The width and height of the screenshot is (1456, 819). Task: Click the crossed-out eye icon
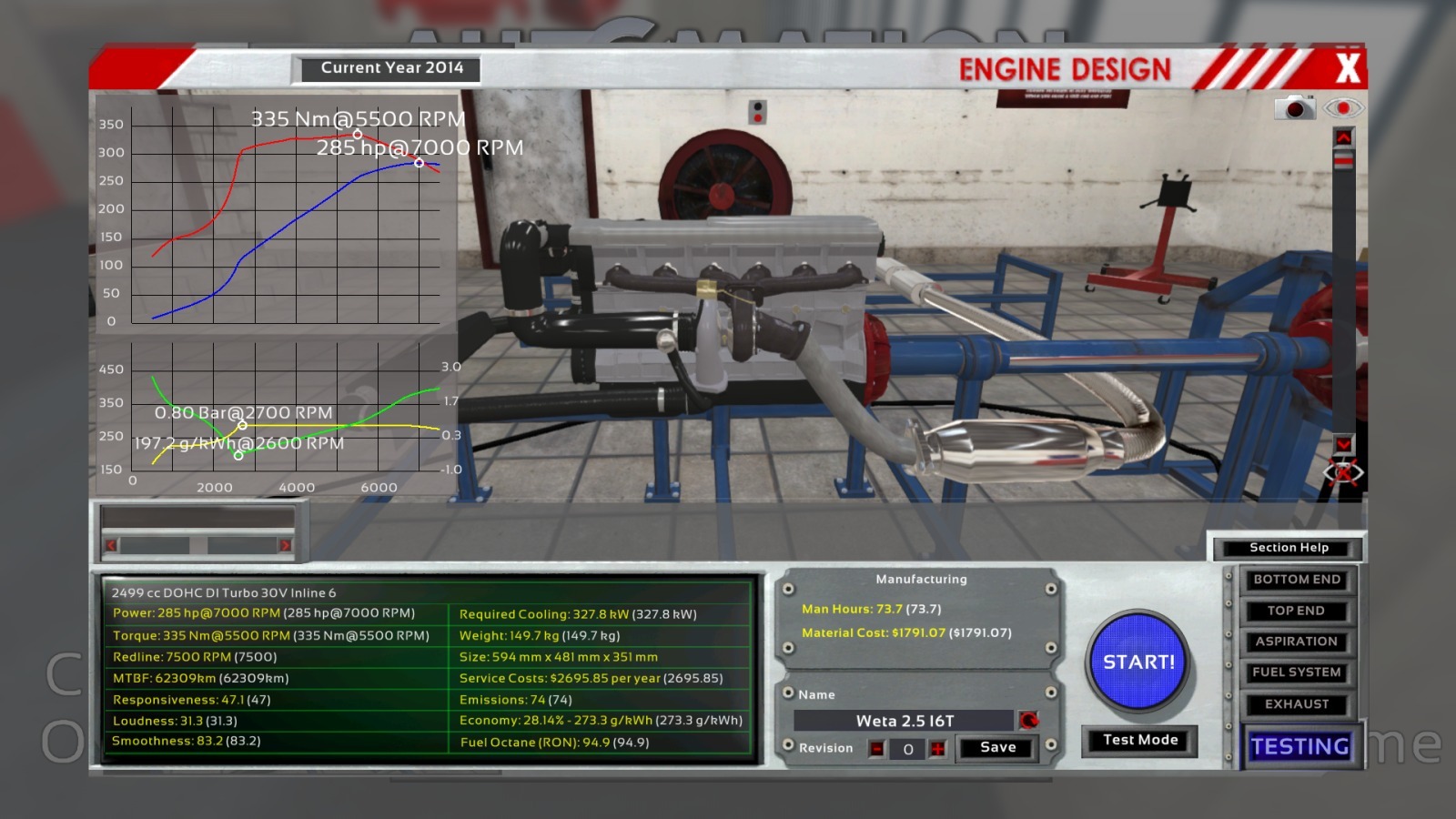pyautogui.click(x=1343, y=473)
